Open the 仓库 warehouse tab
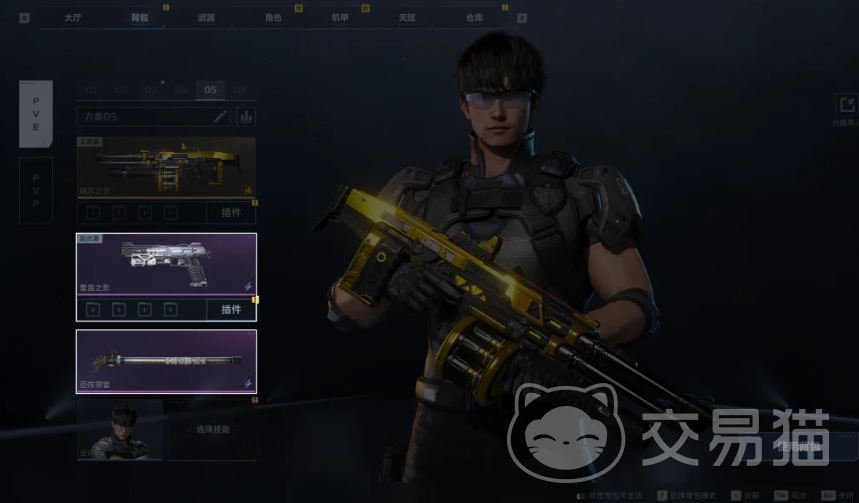859x503 pixels. tap(473, 17)
